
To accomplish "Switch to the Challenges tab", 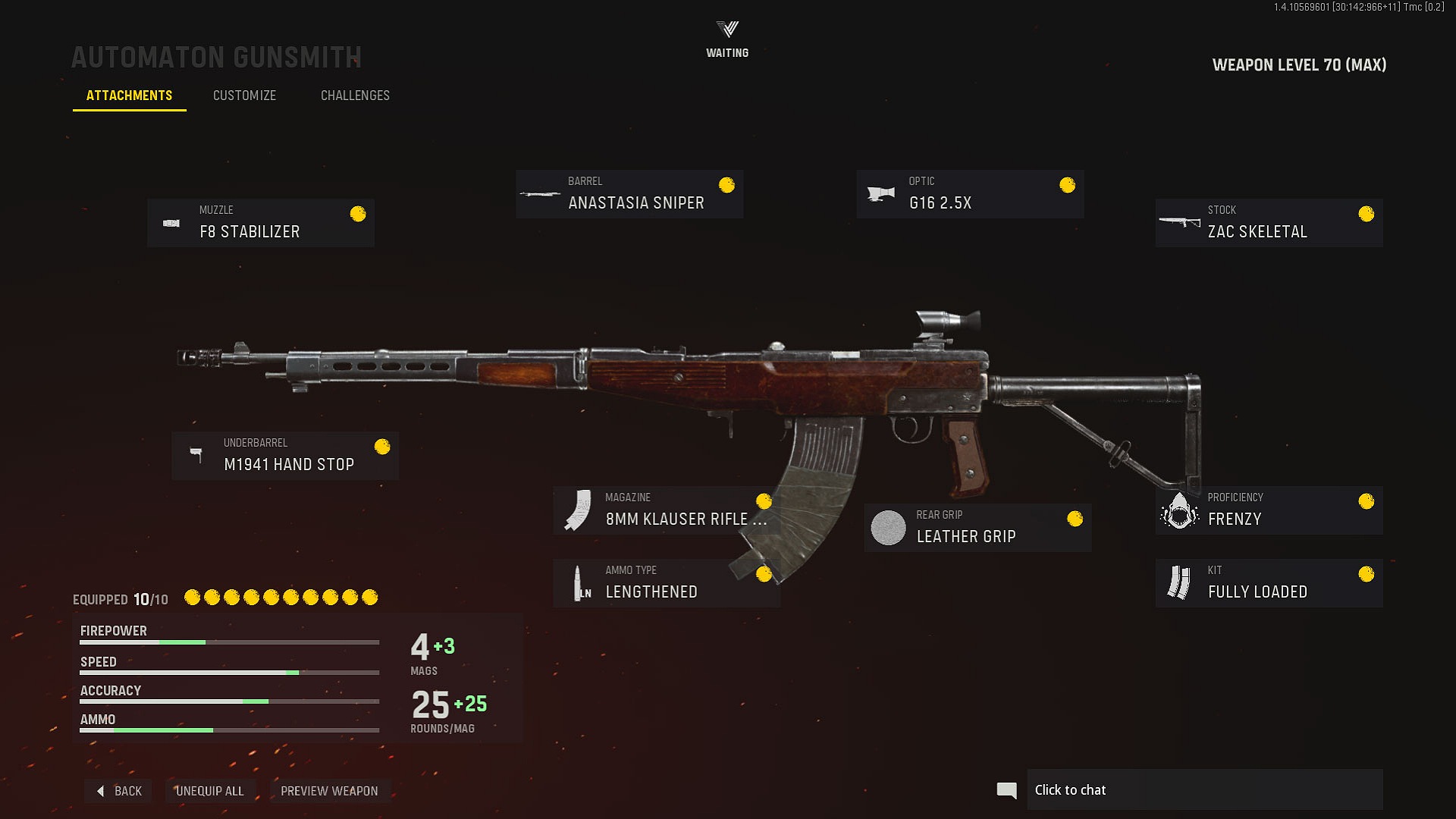I will [355, 96].
